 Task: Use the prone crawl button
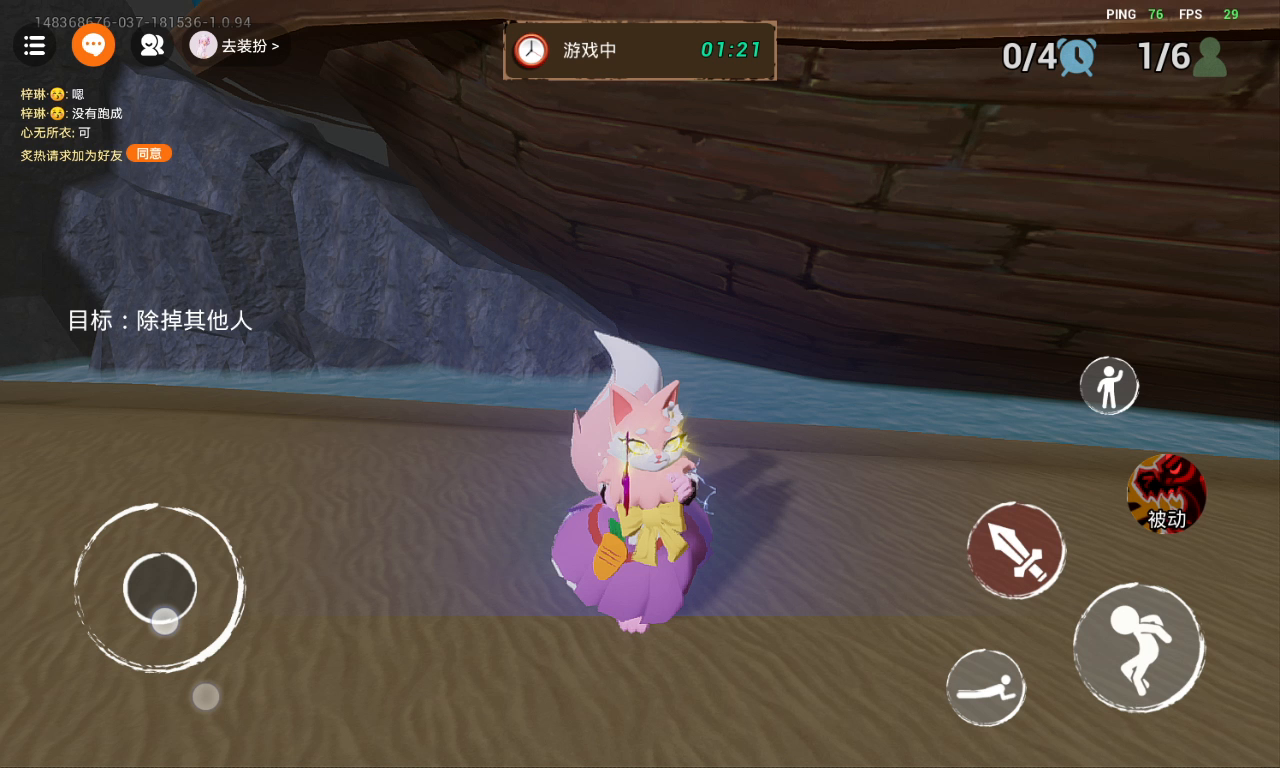(x=986, y=688)
